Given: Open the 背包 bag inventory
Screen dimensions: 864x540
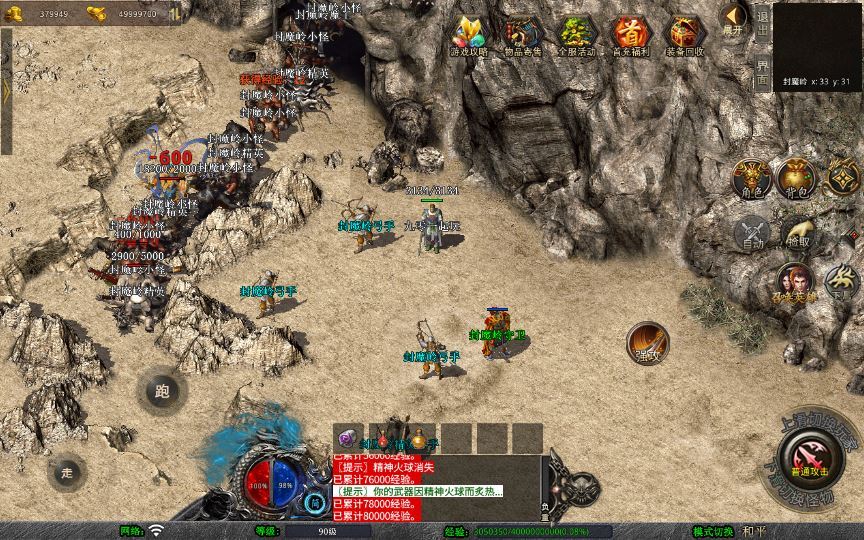Looking at the screenshot, I should (797, 180).
